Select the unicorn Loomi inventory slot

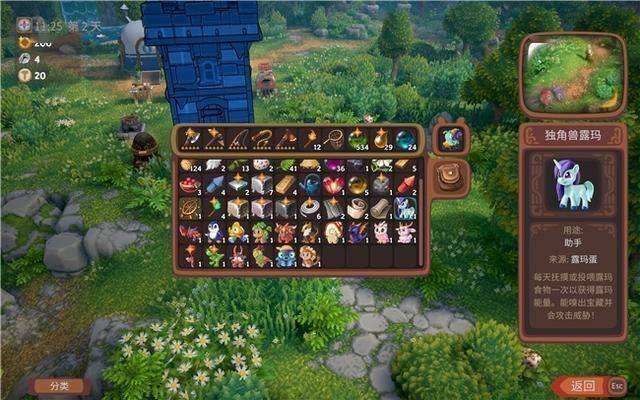pos(405,208)
